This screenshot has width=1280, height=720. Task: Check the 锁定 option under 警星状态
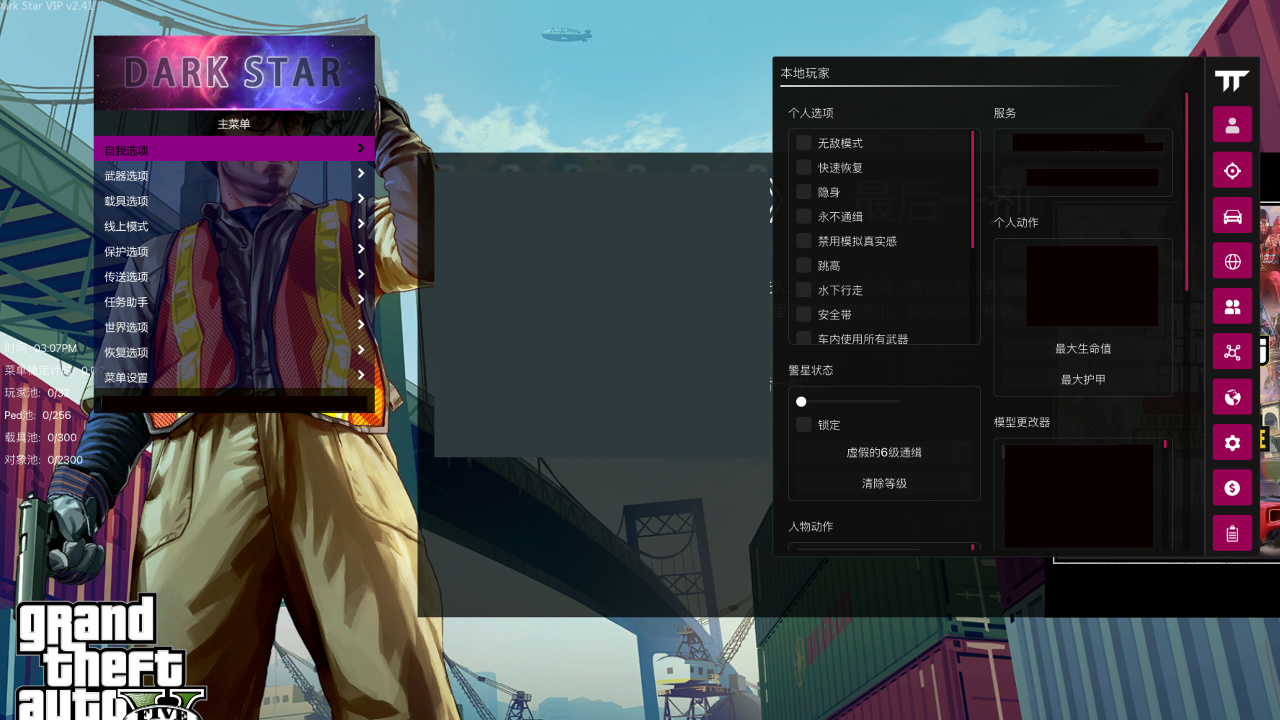(x=803, y=423)
